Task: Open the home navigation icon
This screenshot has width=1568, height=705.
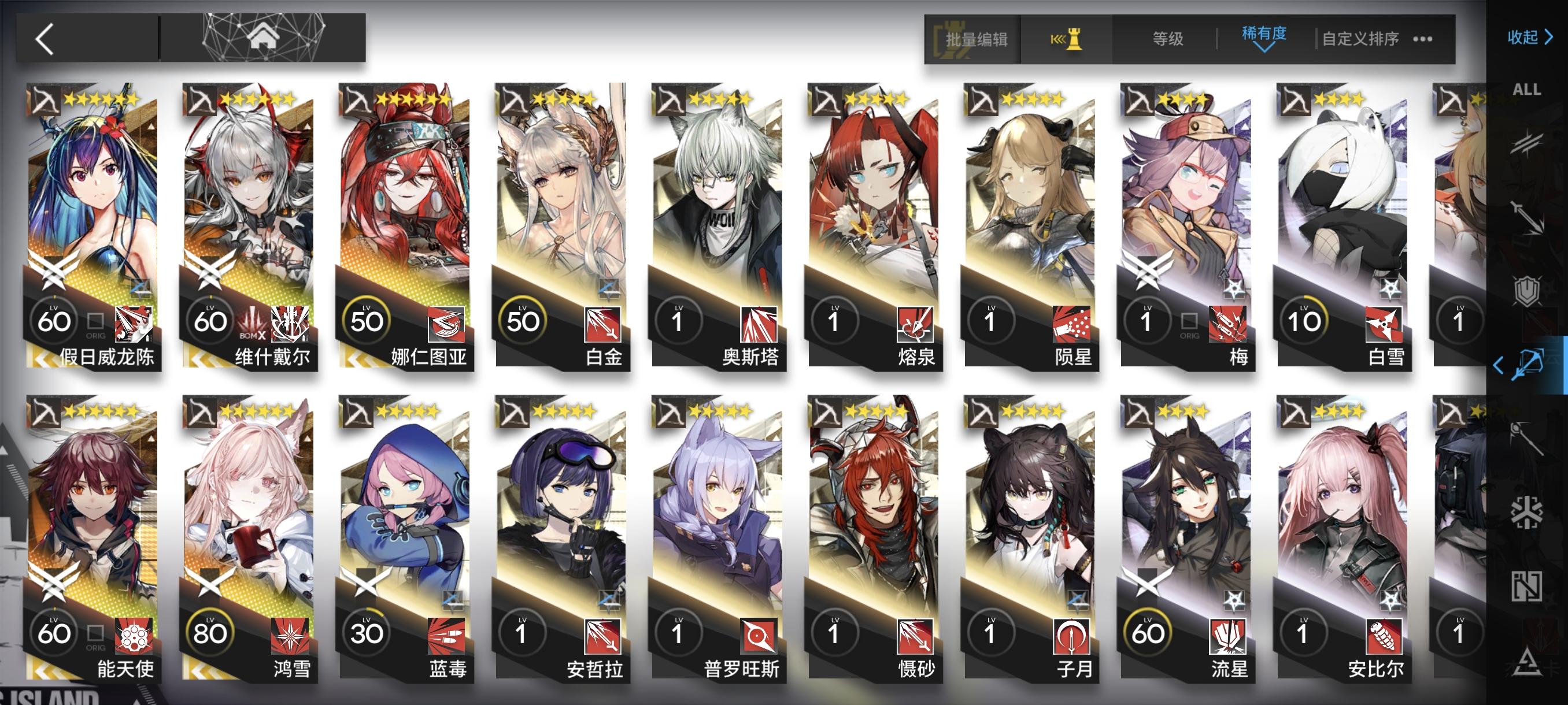Action: (x=262, y=38)
